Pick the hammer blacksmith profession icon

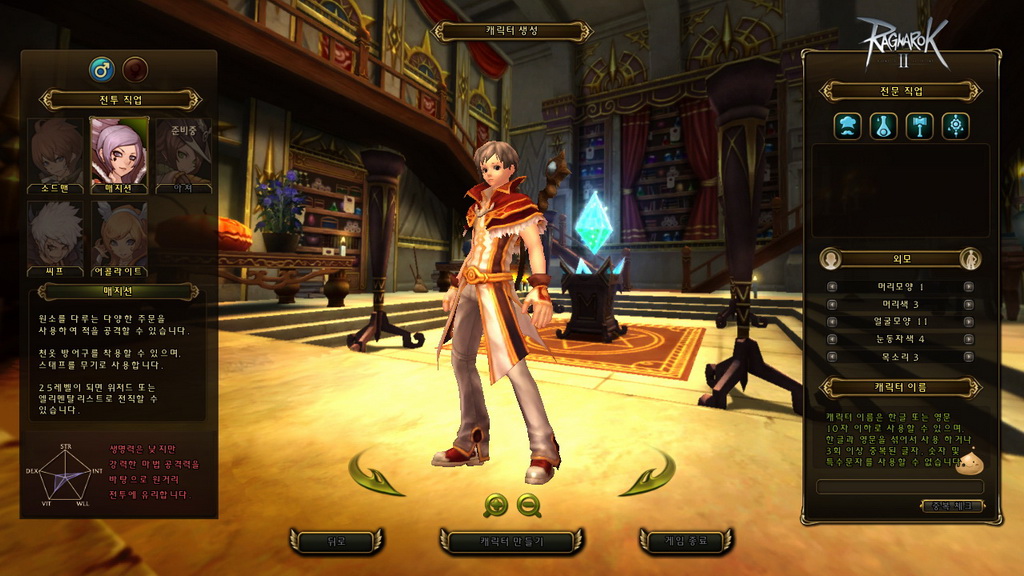pos(919,126)
